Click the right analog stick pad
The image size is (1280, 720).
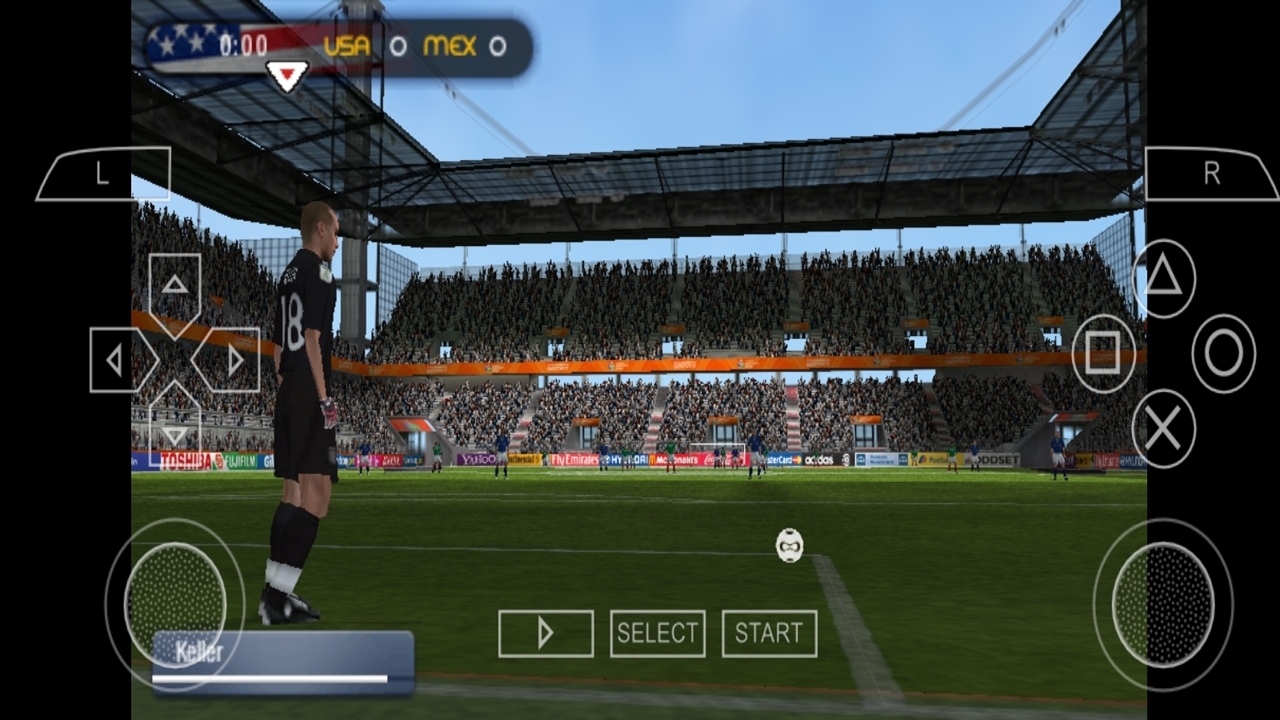tap(1162, 603)
